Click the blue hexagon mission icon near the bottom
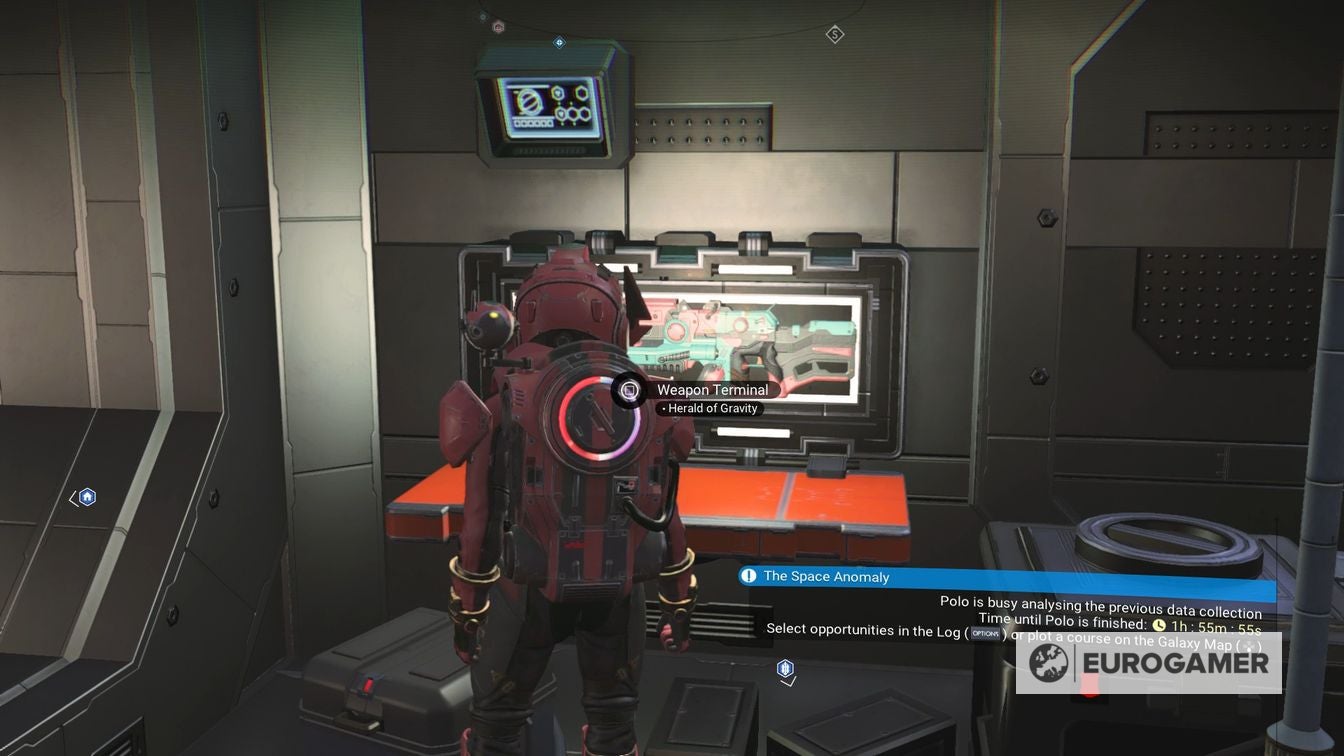1344x756 pixels. tap(785, 667)
